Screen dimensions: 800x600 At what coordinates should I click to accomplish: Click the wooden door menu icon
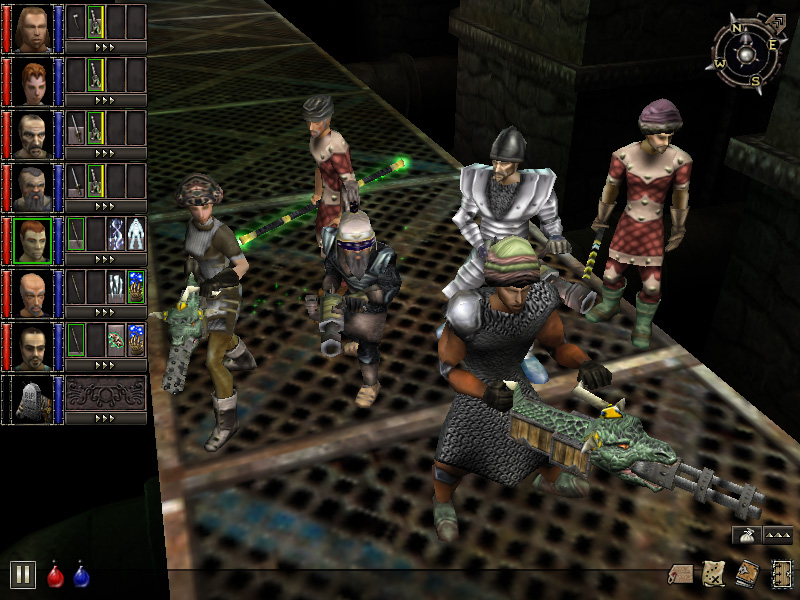click(x=781, y=574)
